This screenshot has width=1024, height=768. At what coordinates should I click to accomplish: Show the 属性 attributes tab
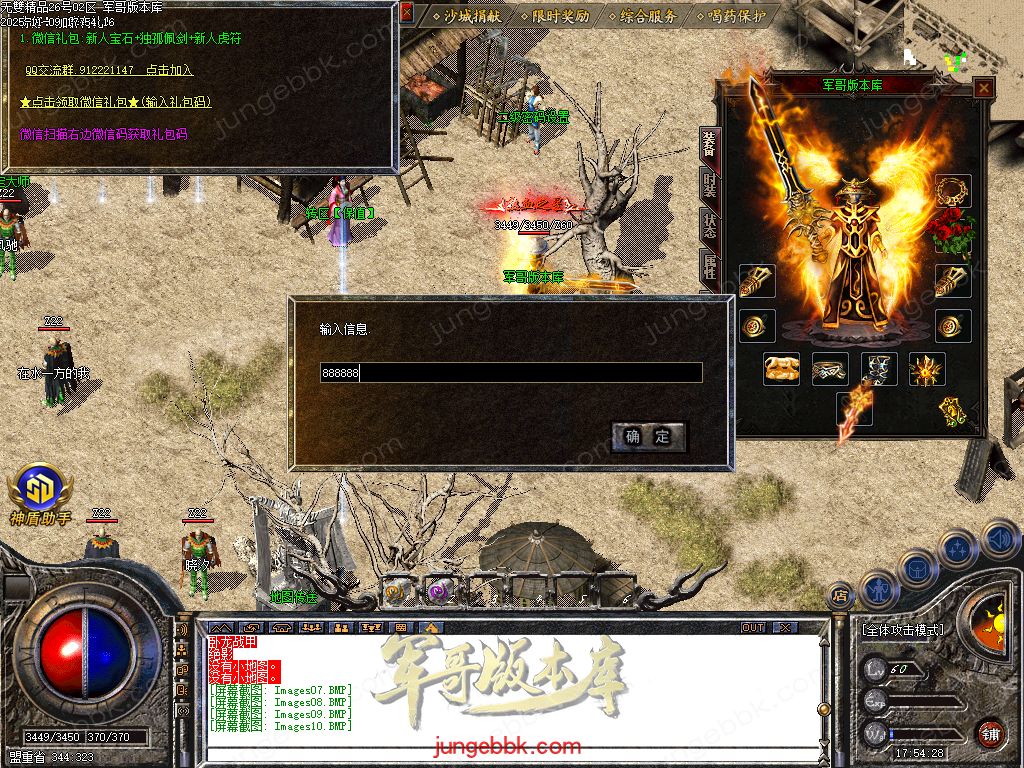709,265
